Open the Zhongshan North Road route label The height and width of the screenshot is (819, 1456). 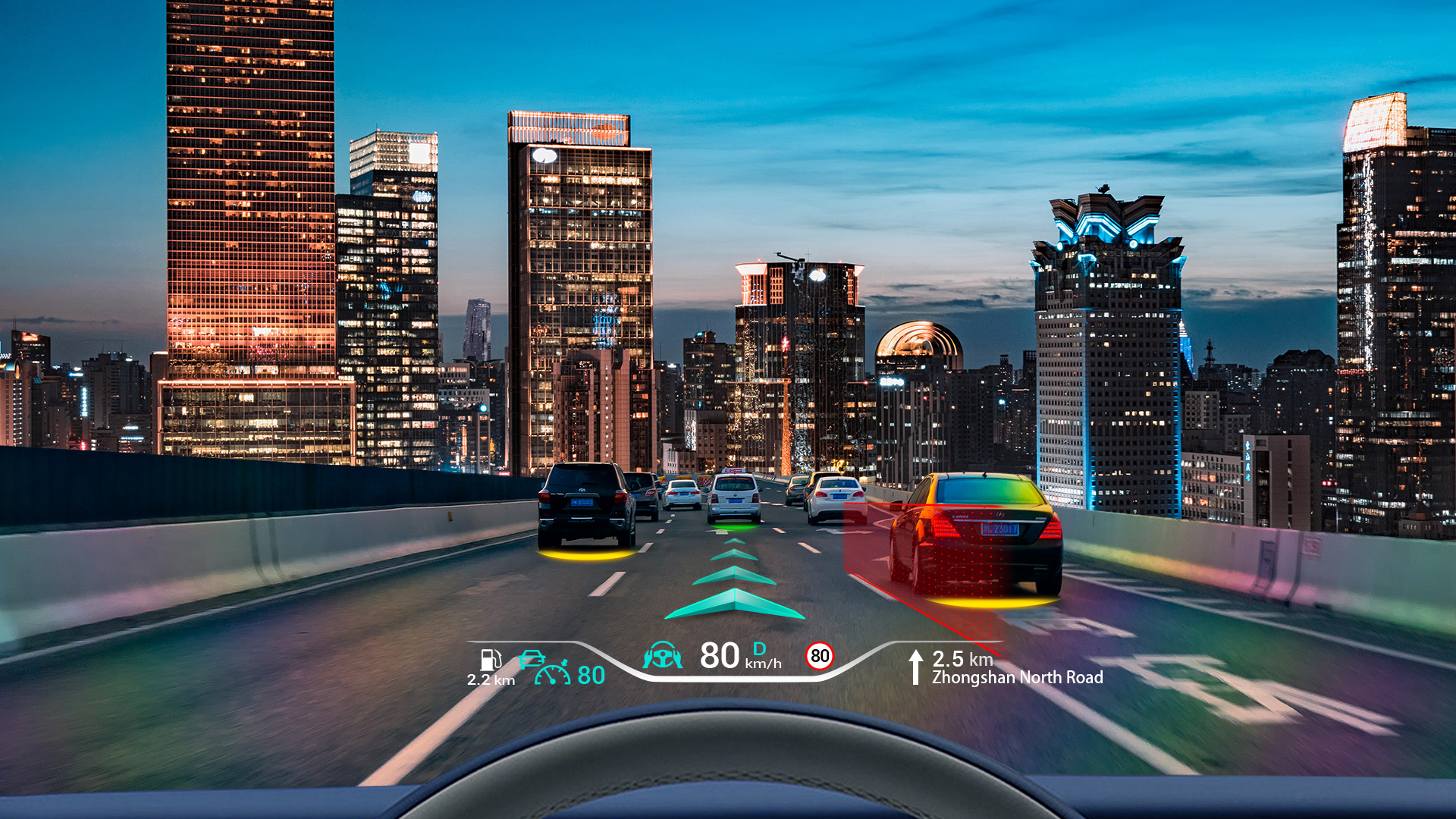click(x=1017, y=678)
